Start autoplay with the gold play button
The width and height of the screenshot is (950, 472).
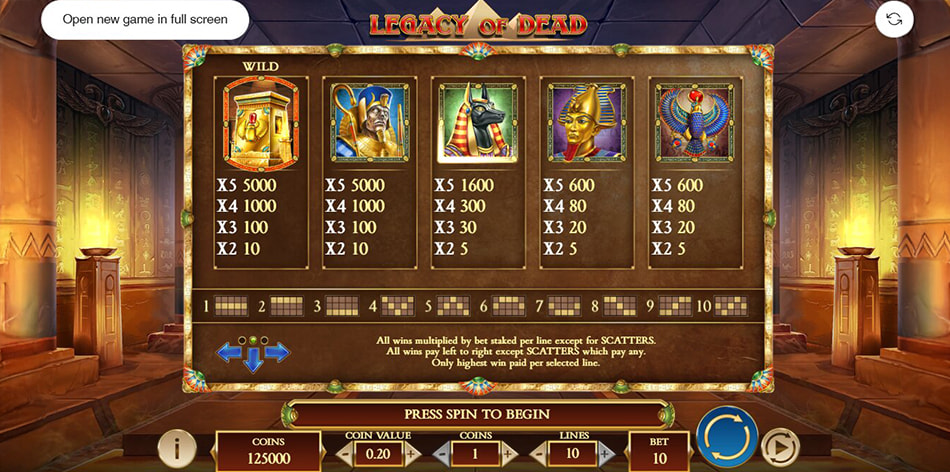coord(778,444)
